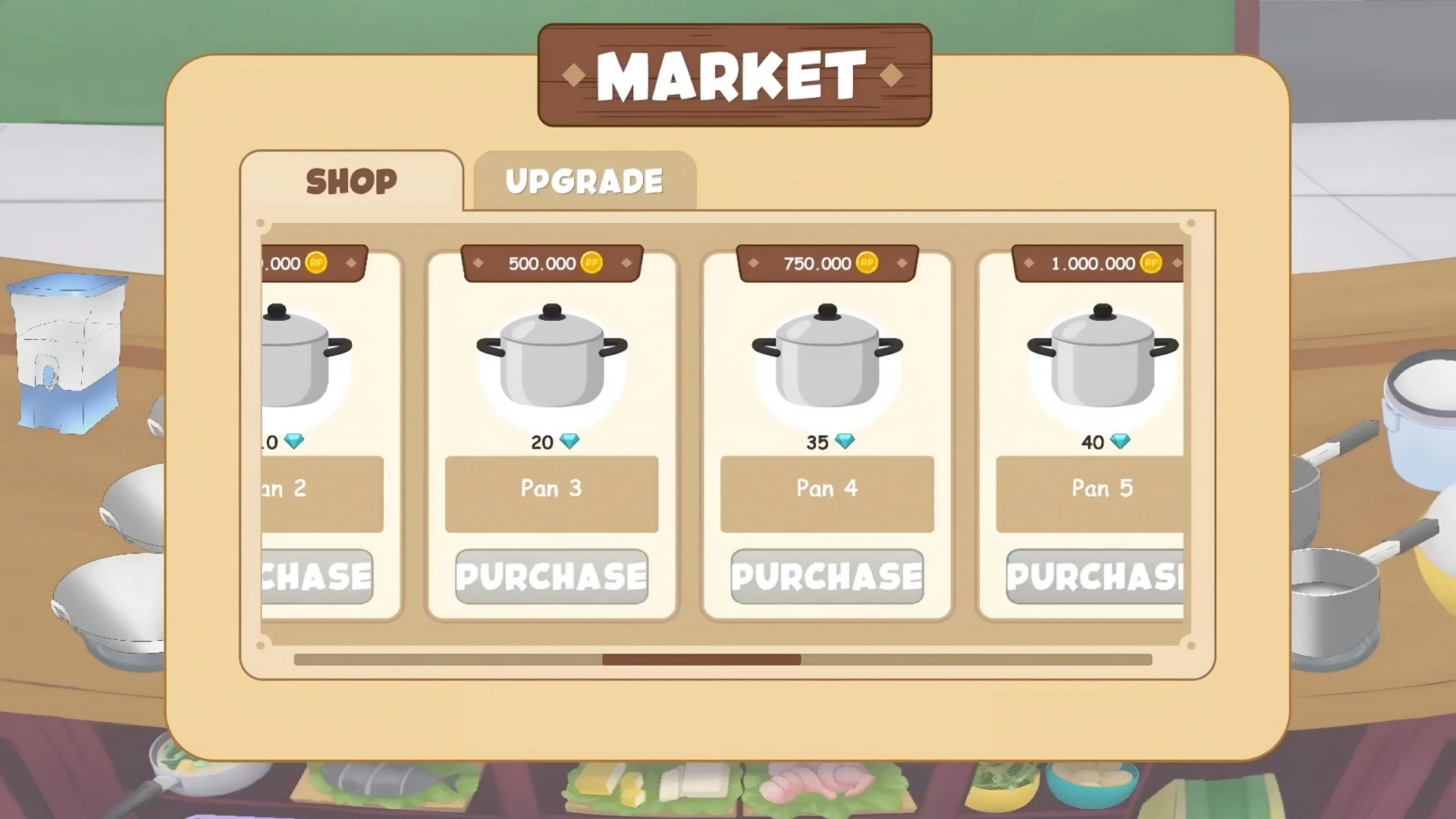Switch to the Shop tab
The width and height of the screenshot is (1456, 819).
click(x=351, y=181)
